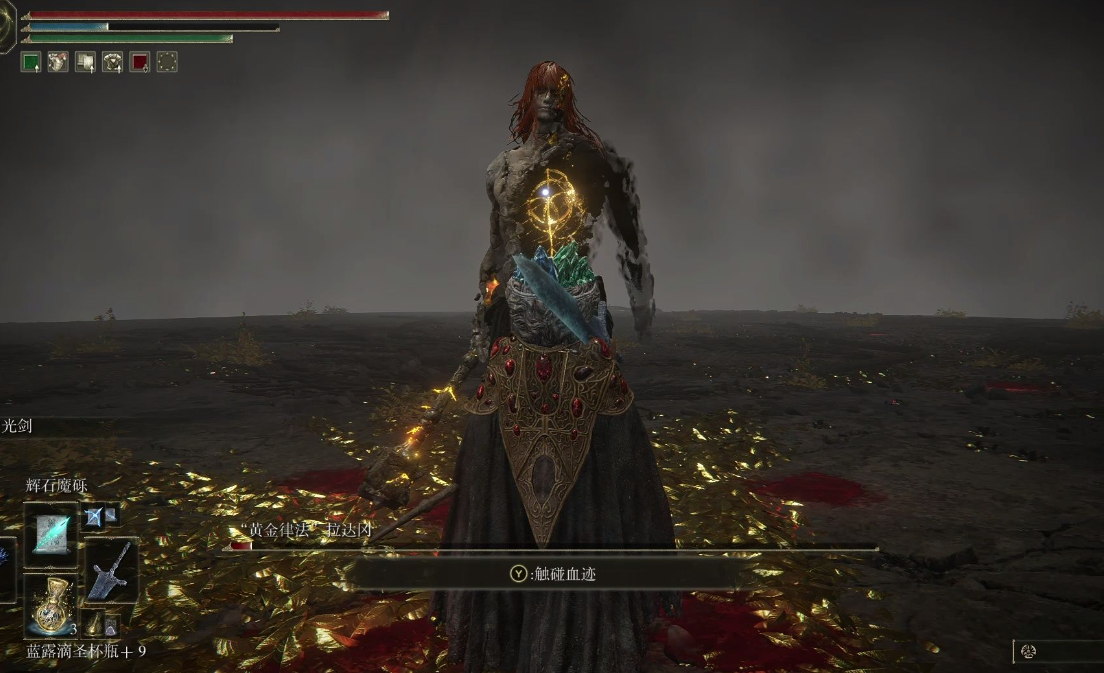This screenshot has height=673, width=1104.
Task: Click the white scroll pages buff icon
Action: (x=85, y=62)
